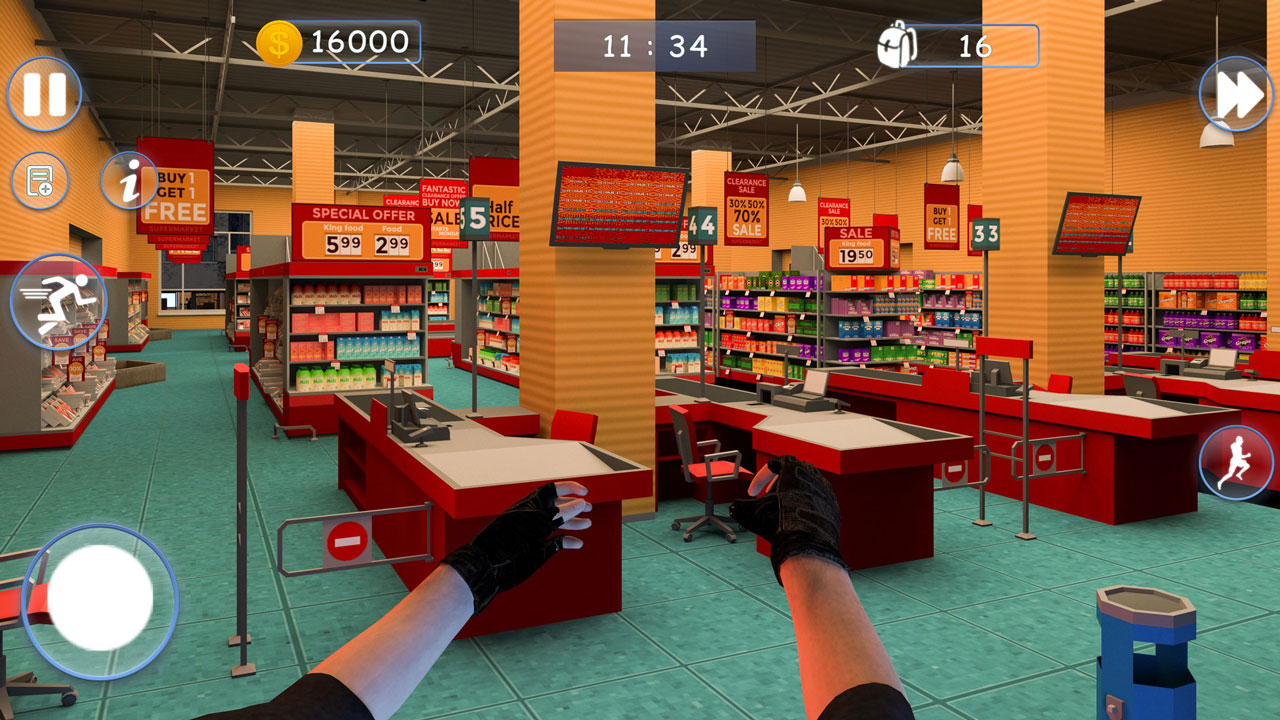Tap the backpack count 16
Image resolution: width=1280 pixels, height=720 pixels.
975,42
